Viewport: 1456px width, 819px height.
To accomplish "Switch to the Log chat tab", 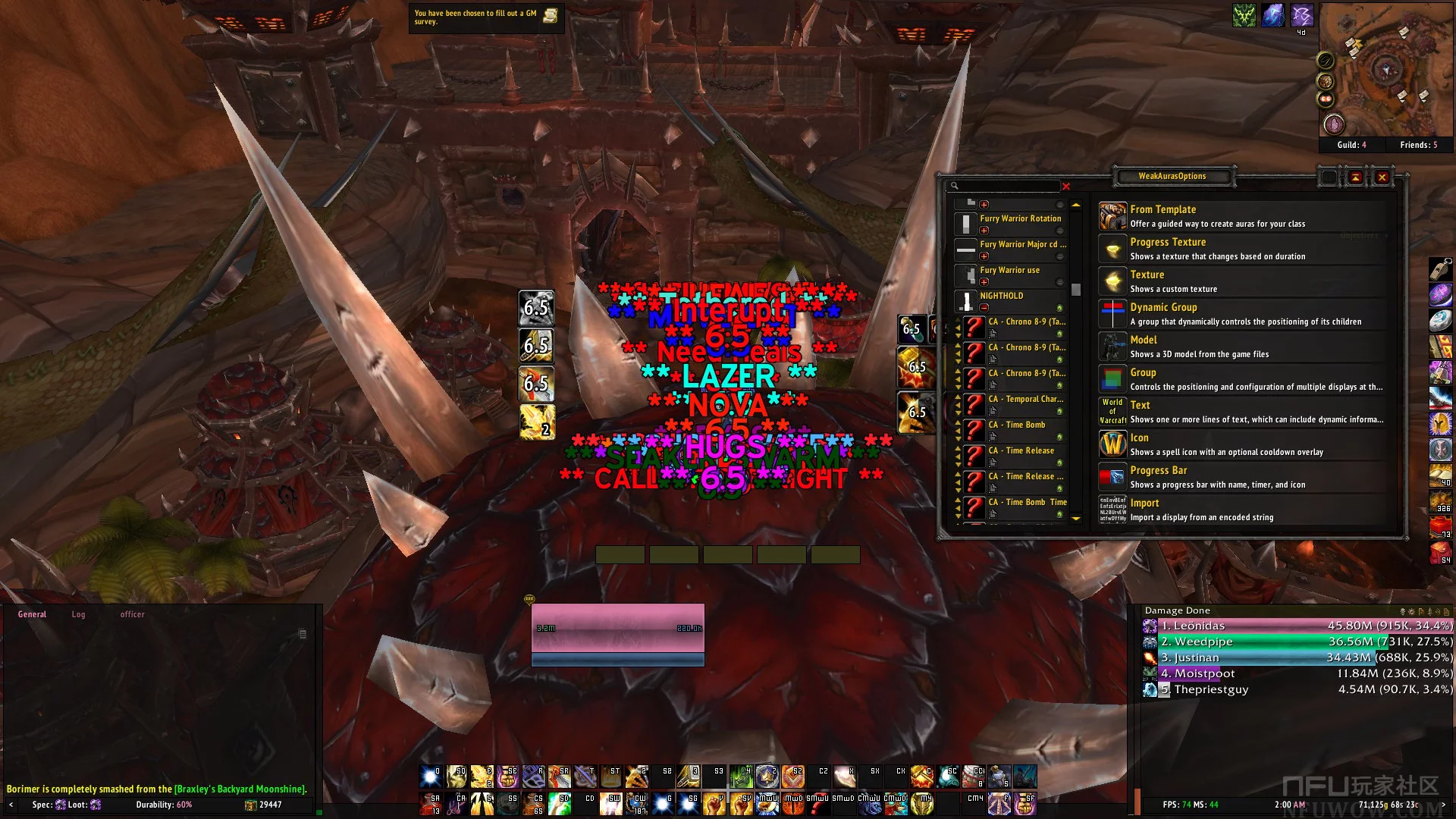I will (x=78, y=614).
